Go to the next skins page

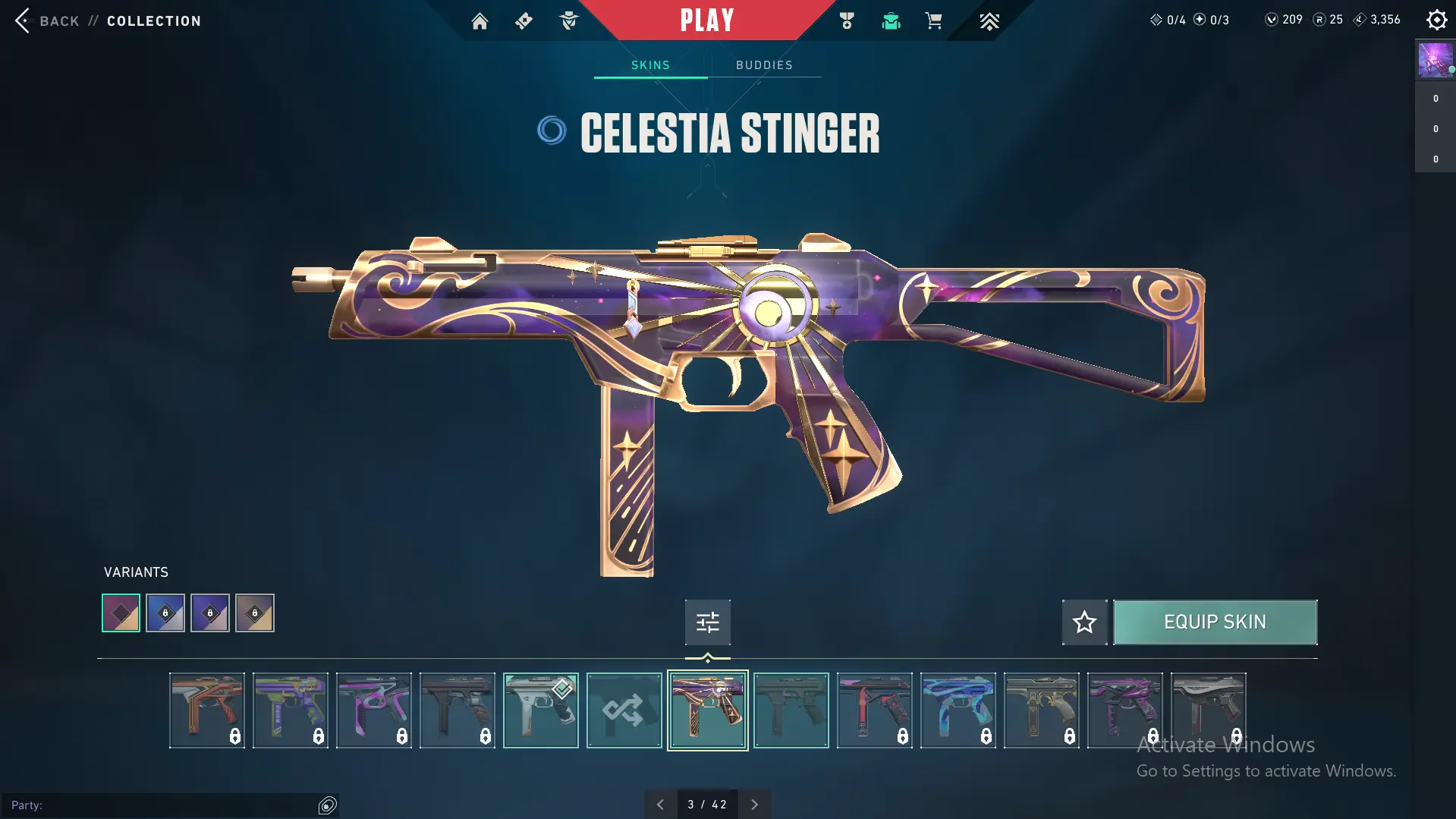click(x=754, y=805)
